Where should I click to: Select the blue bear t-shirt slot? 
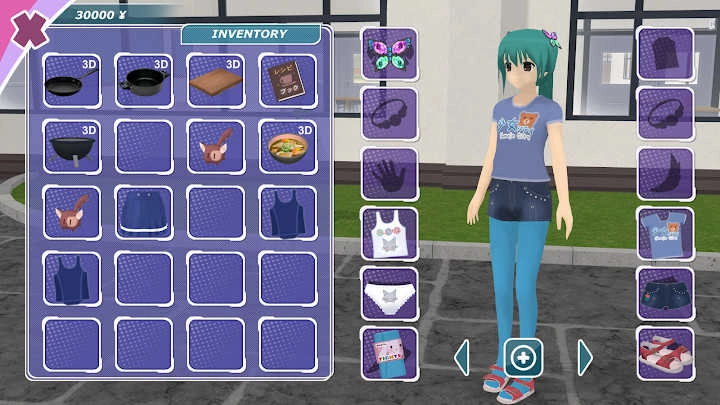pos(665,233)
